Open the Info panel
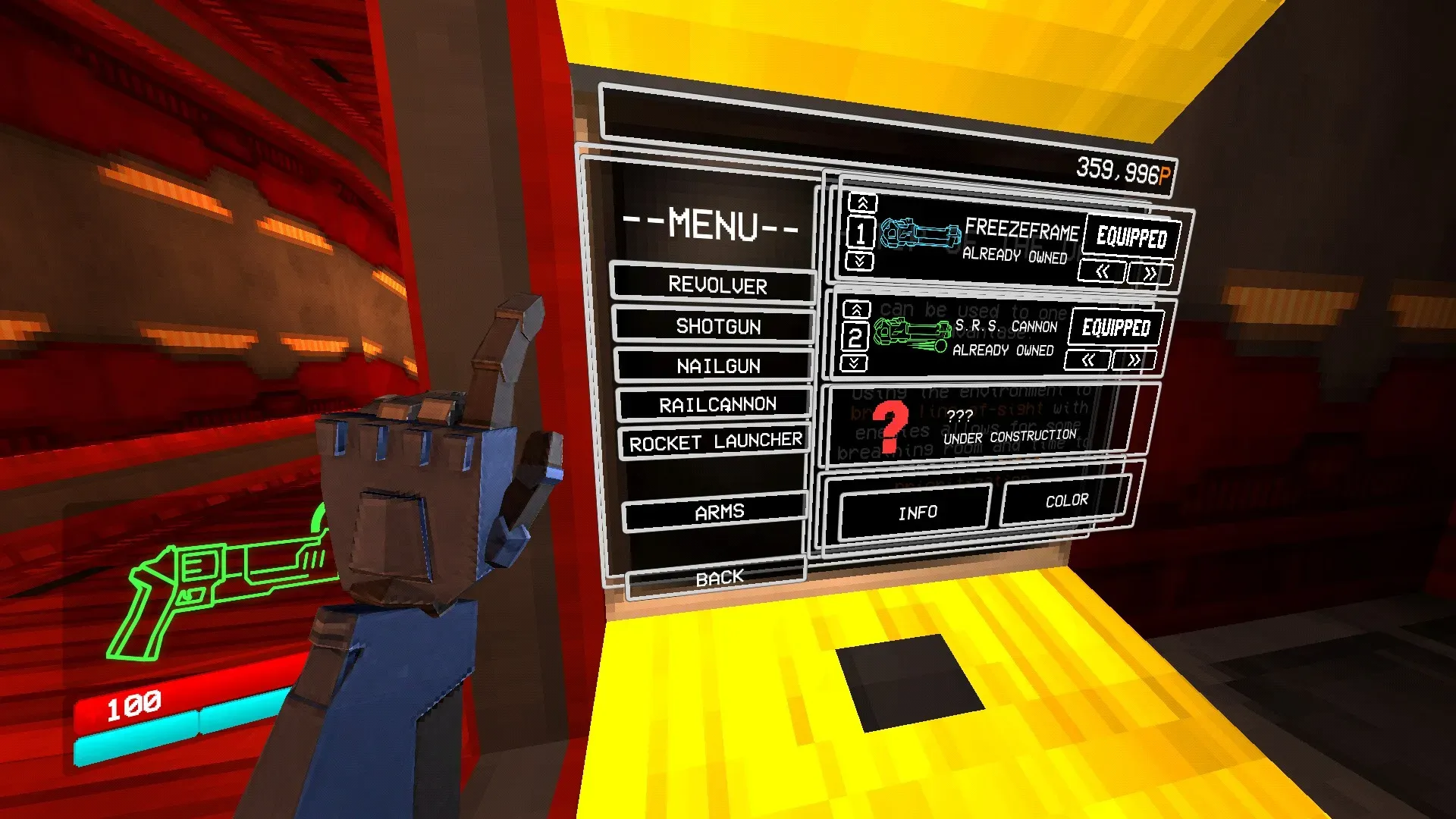The width and height of the screenshot is (1456, 819). pos(917,513)
